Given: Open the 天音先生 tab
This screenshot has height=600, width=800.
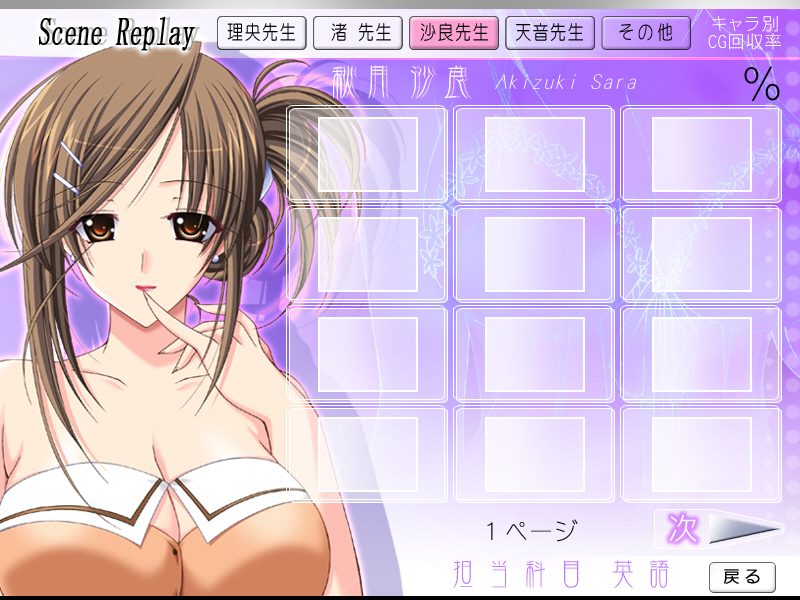Looking at the screenshot, I should pyautogui.click(x=549, y=33).
